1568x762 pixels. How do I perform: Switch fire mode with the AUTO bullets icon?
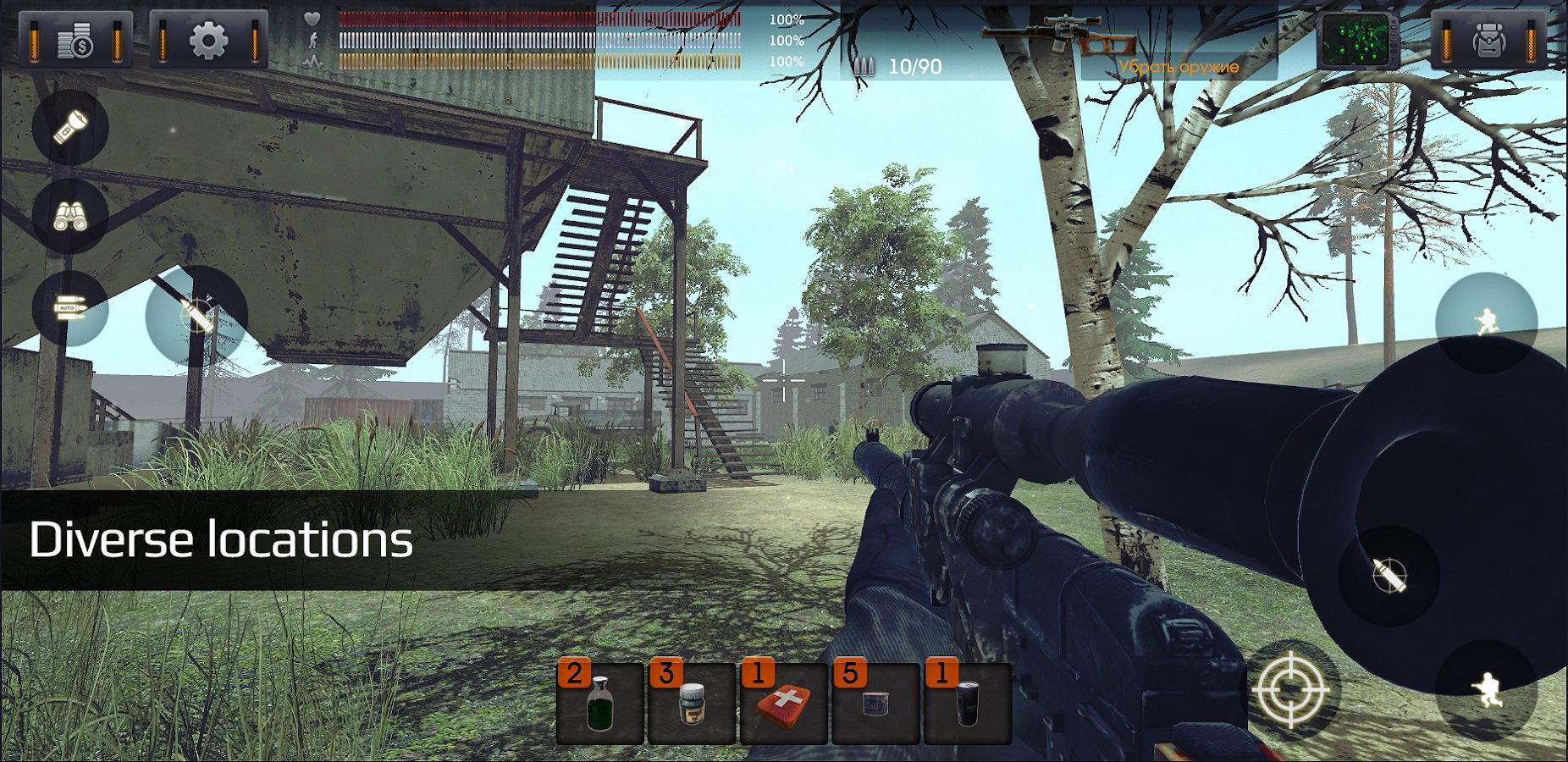click(x=70, y=308)
